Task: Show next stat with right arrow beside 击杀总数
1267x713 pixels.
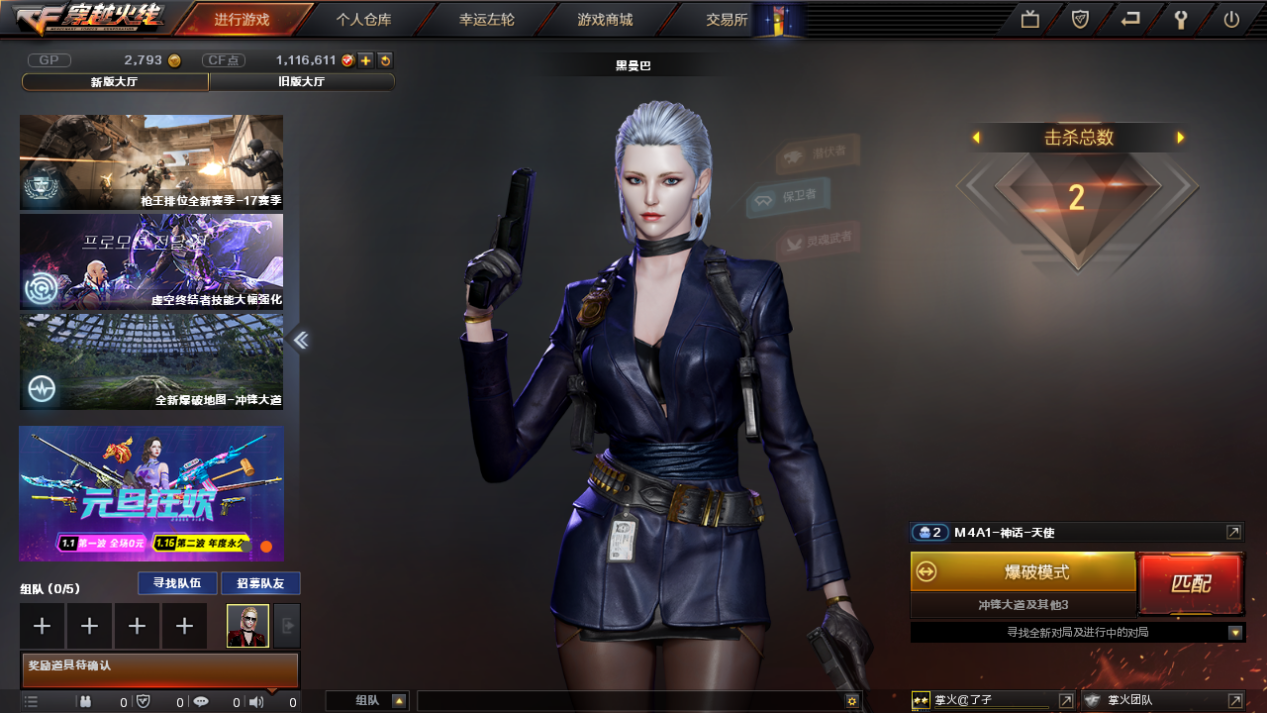Action: 1181,138
